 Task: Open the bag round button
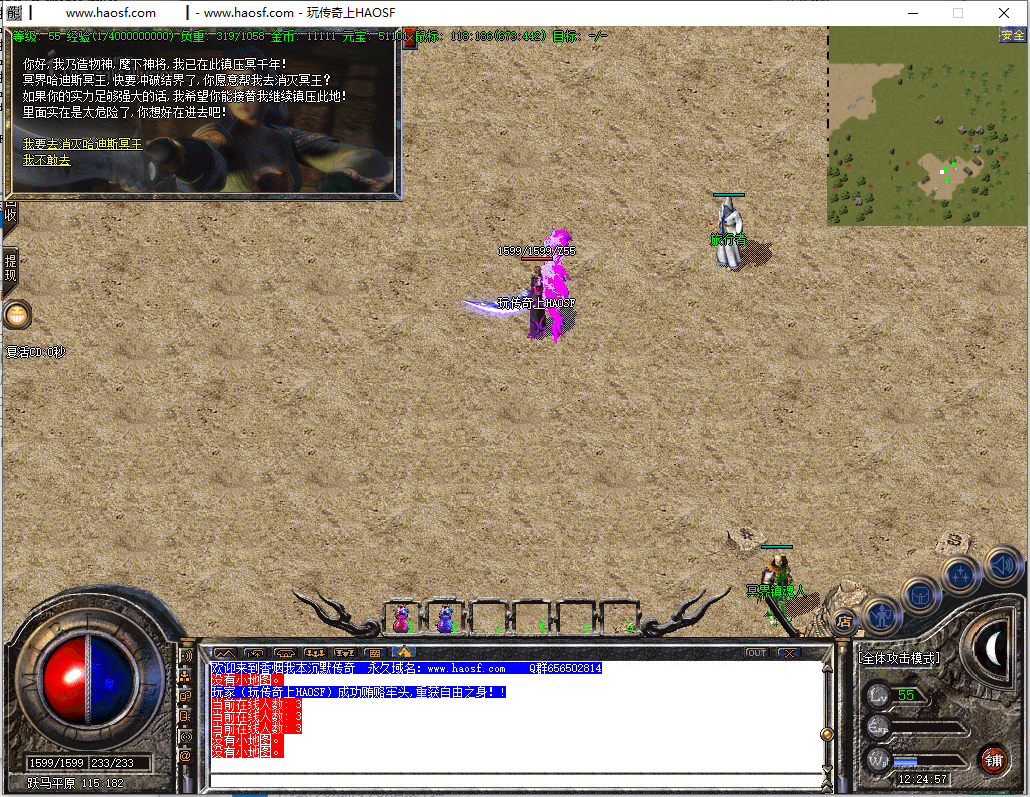pyautogui.click(x=921, y=595)
